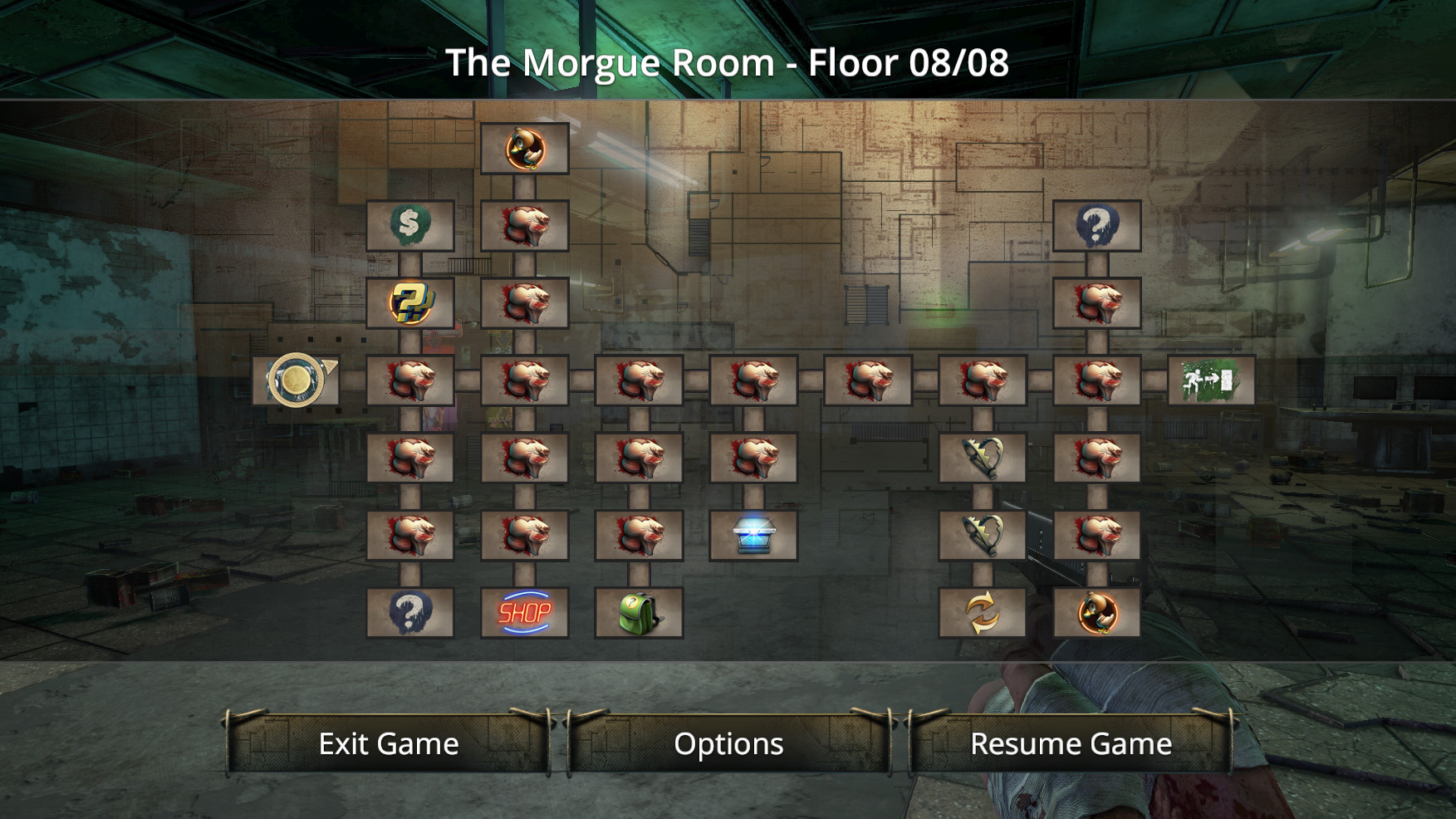This screenshot has height=819, width=1456.
Task: Select the green backpack loot node
Action: tap(640, 615)
